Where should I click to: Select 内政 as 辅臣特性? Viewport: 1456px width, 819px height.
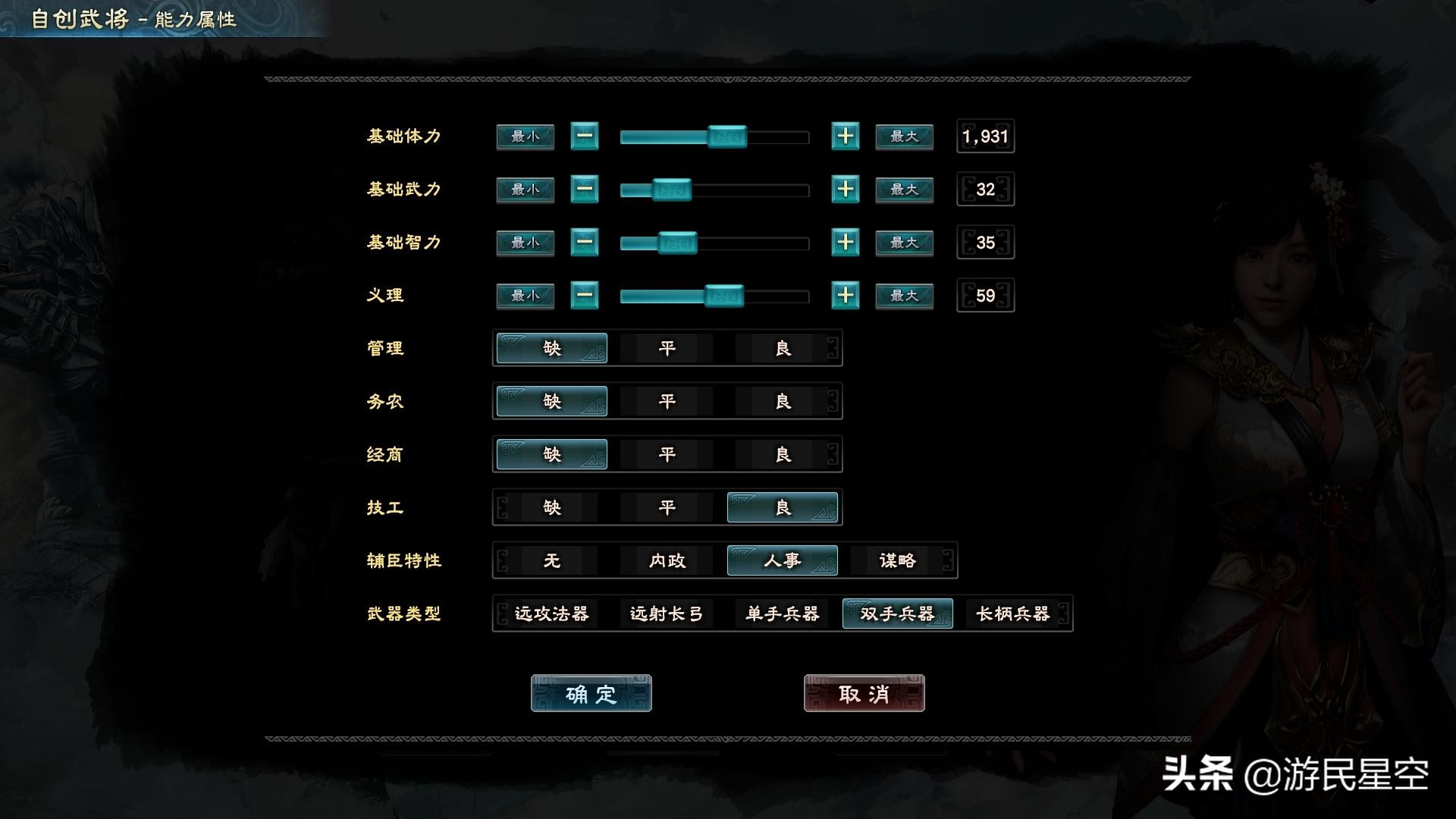click(666, 561)
